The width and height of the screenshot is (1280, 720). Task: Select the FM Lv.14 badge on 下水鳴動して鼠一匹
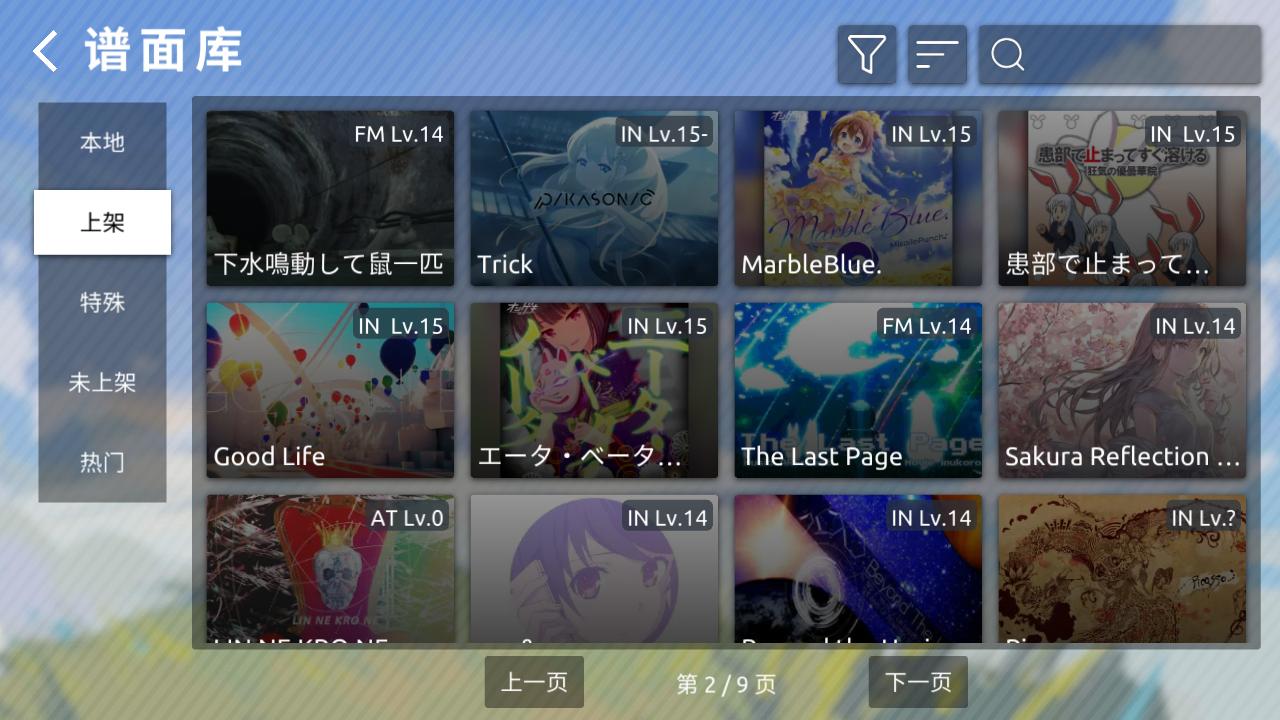click(399, 133)
